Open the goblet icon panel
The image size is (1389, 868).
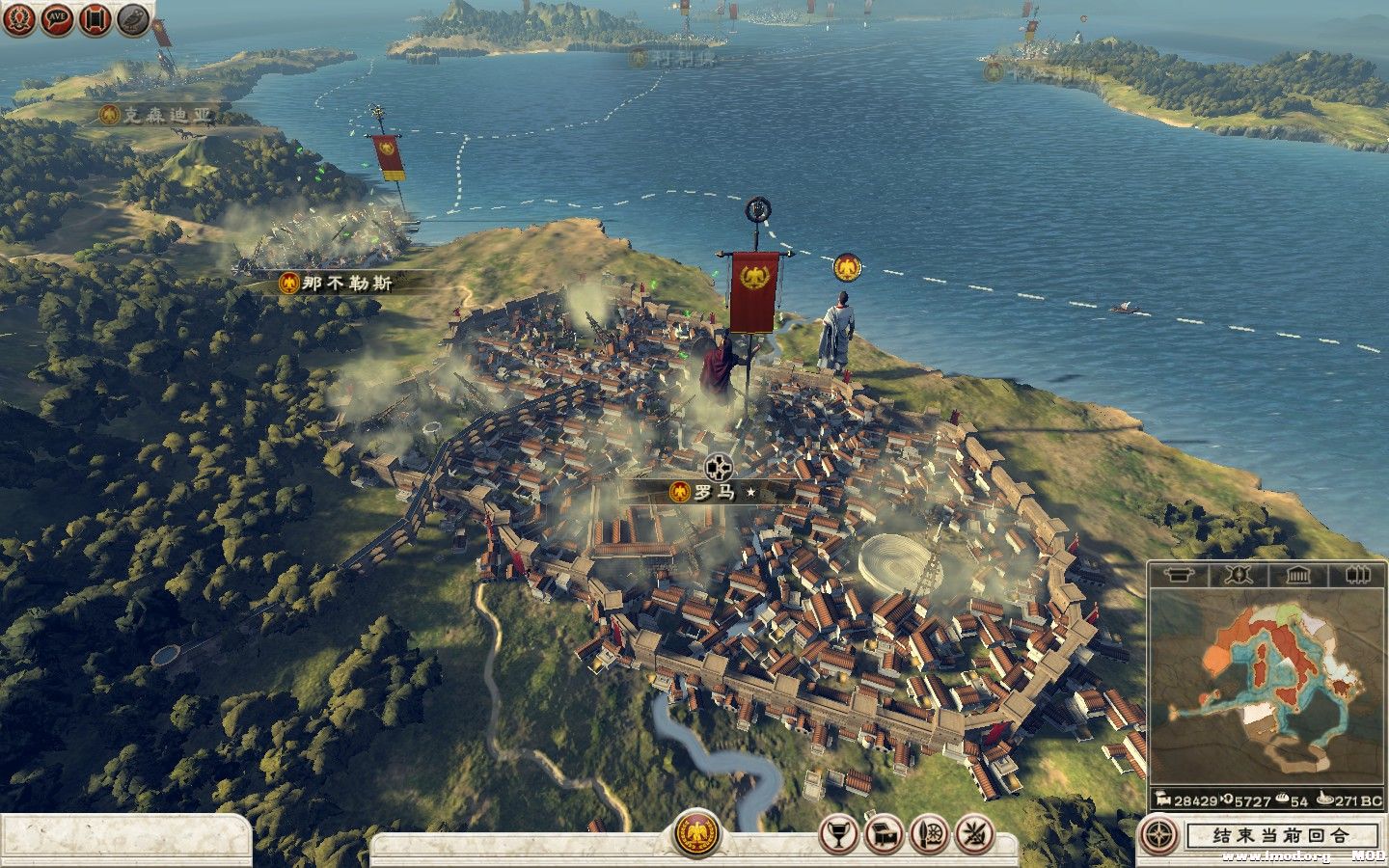[x=838, y=833]
